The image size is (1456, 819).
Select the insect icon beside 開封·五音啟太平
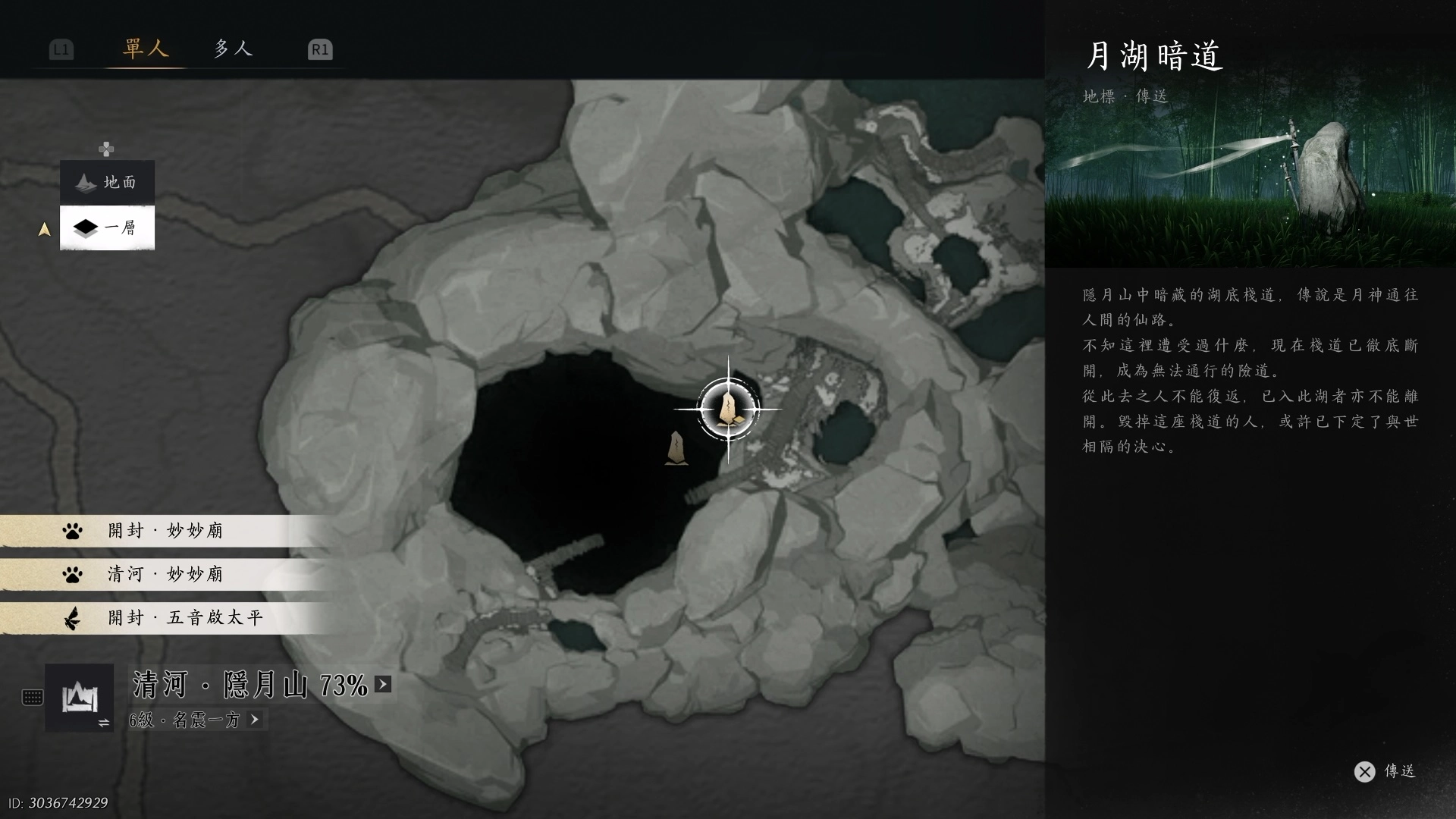(73, 618)
